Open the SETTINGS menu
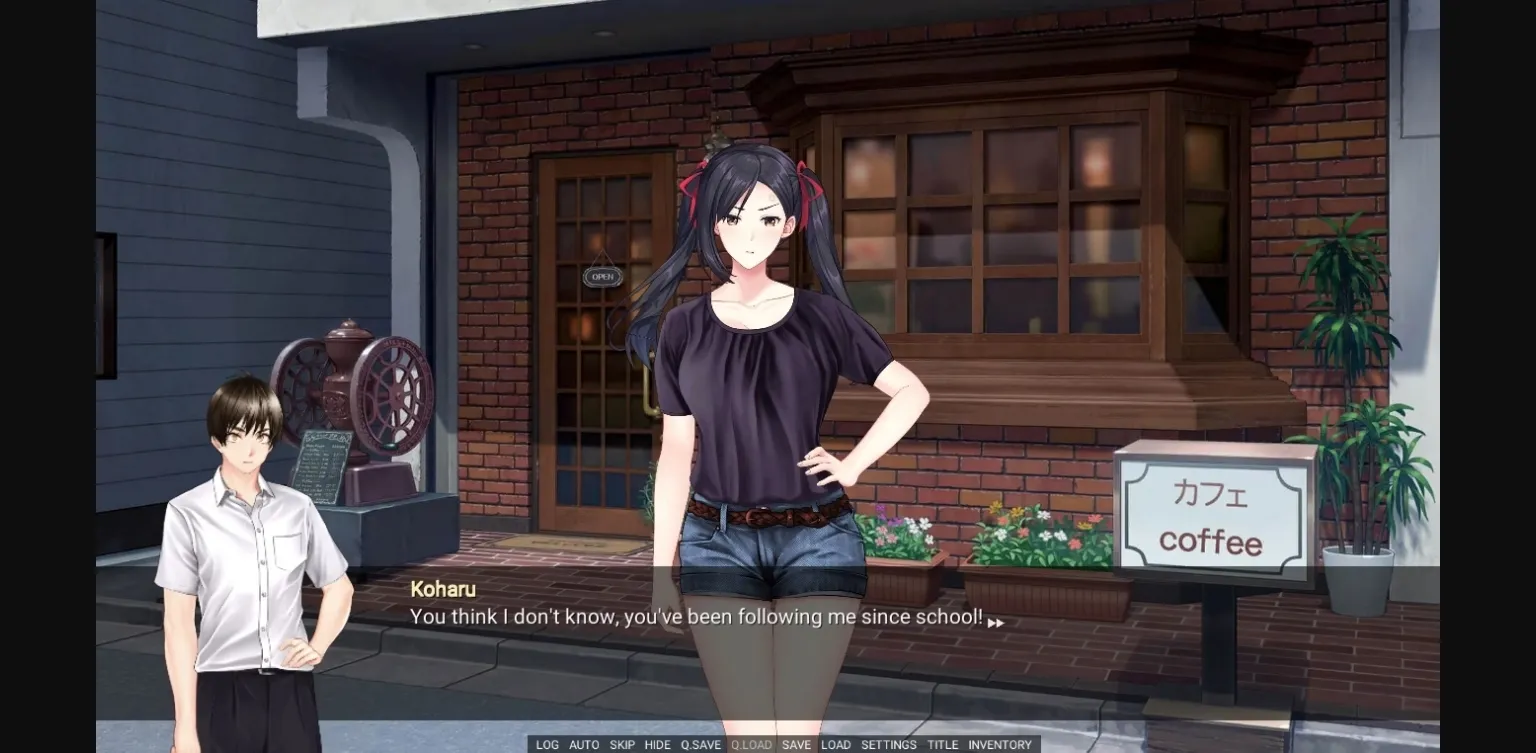Viewport: 1536px width, 753px height. coord(888,745)
